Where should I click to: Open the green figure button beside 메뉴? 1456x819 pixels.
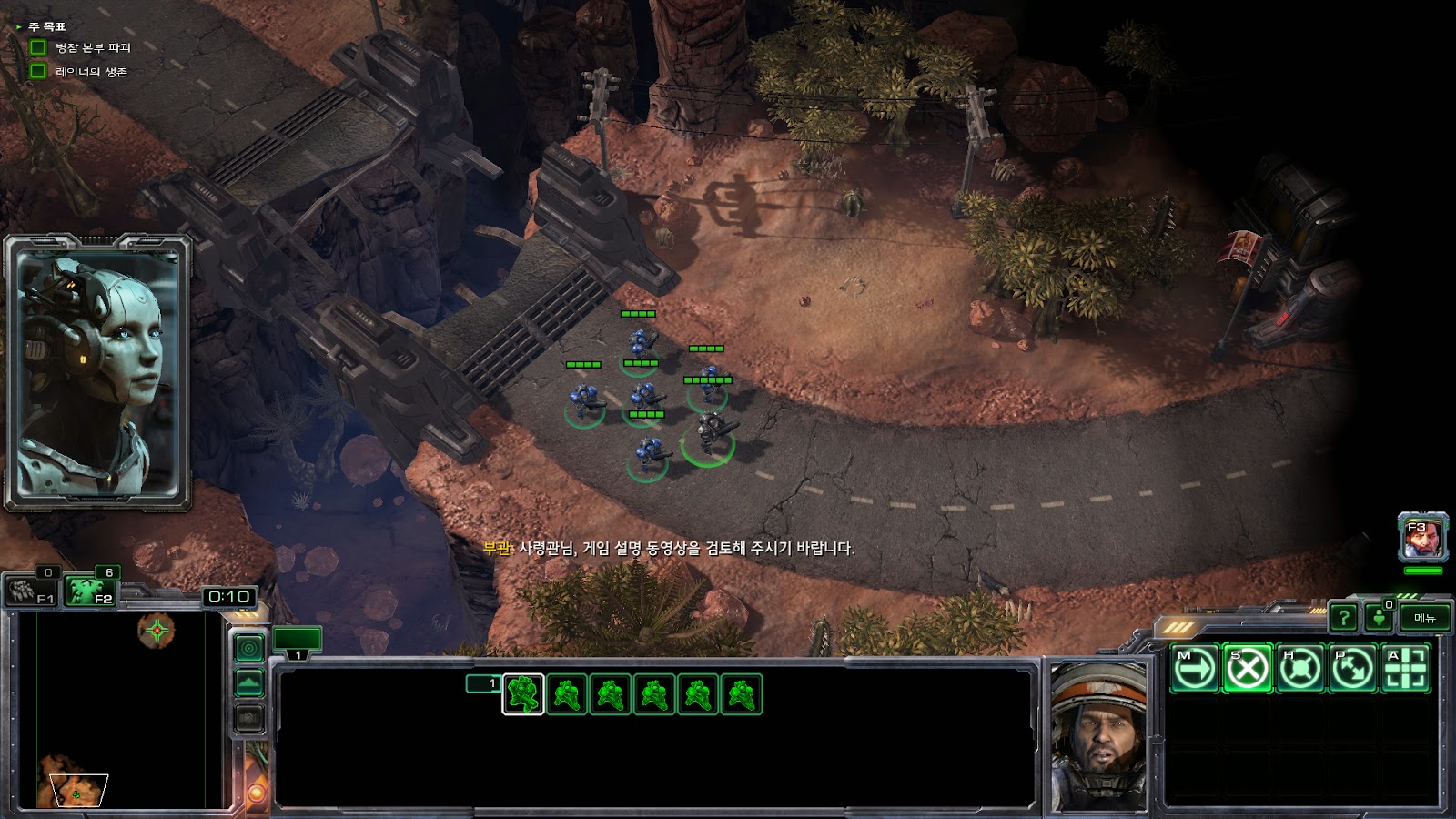[x=1379, y=618]
